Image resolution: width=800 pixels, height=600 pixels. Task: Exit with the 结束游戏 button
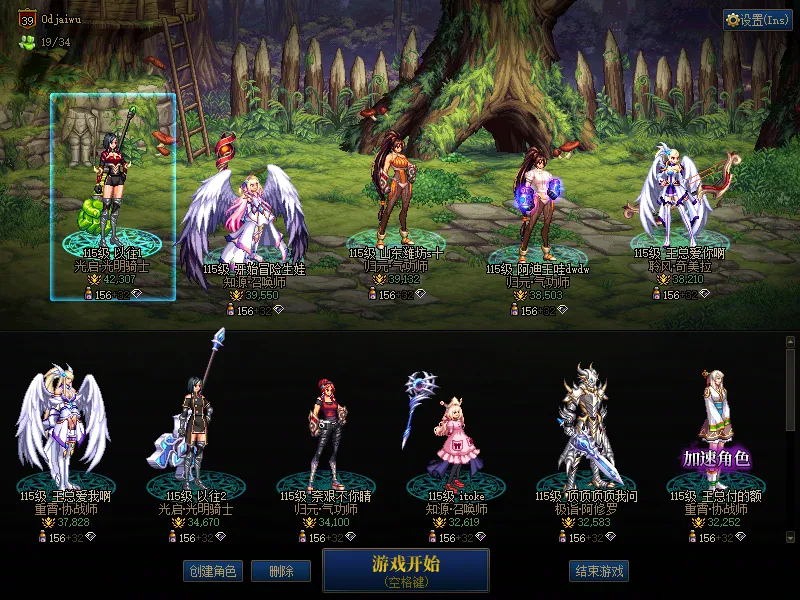coord(600,571)
